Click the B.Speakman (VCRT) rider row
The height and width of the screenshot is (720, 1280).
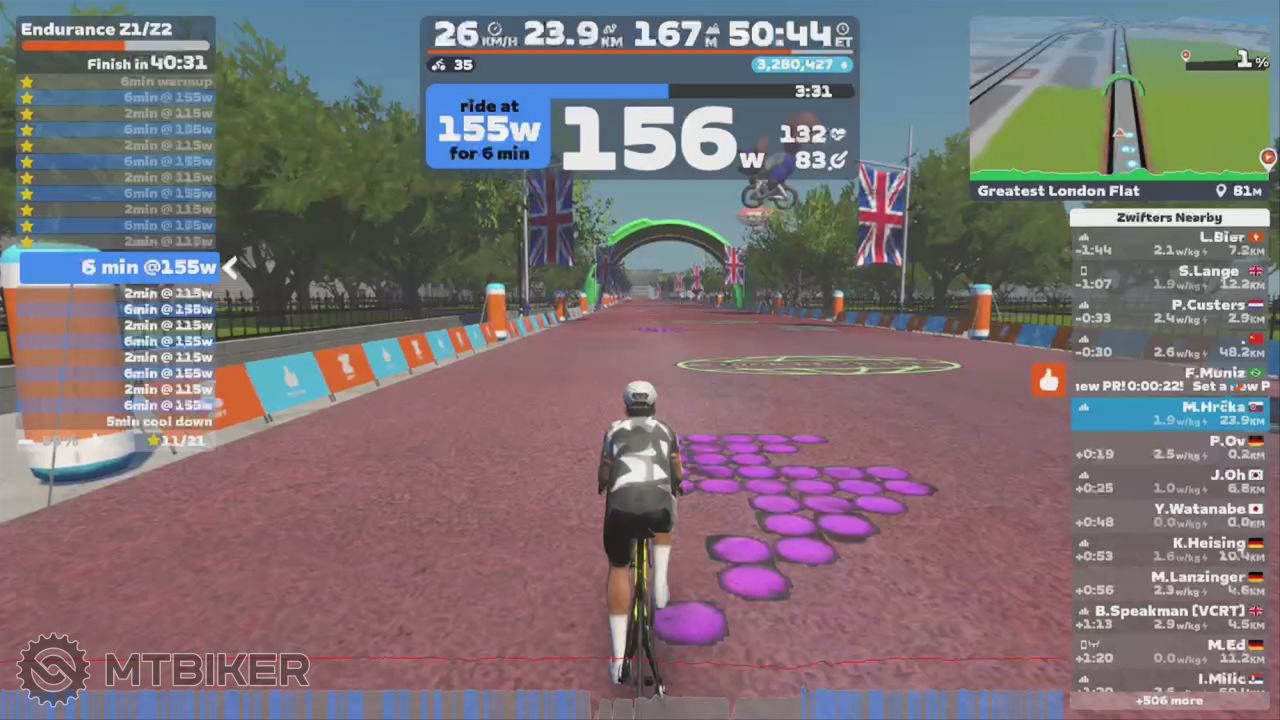1169,618
